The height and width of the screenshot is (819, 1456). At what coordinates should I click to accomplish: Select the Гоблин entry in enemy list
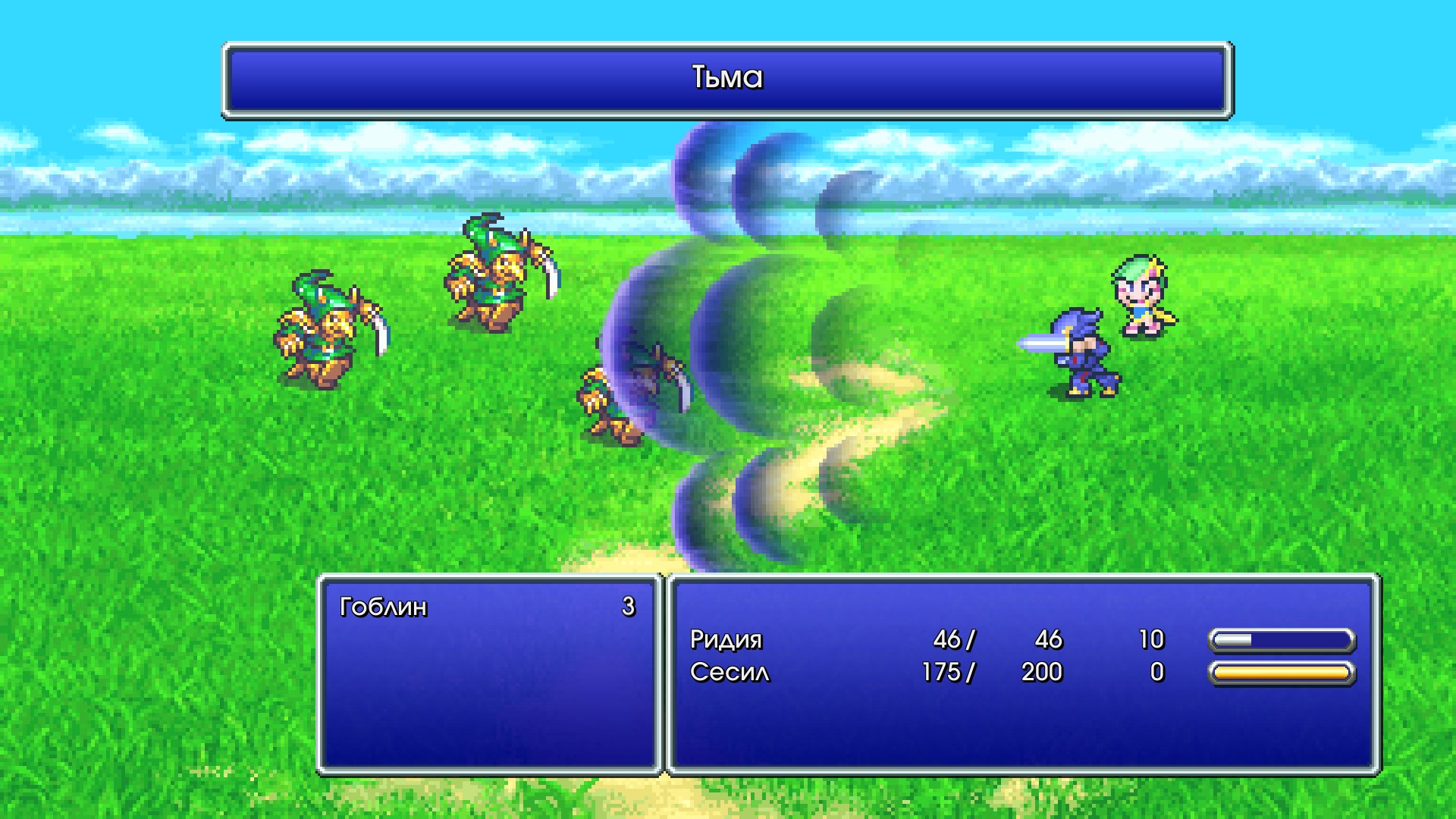point(384,607)
